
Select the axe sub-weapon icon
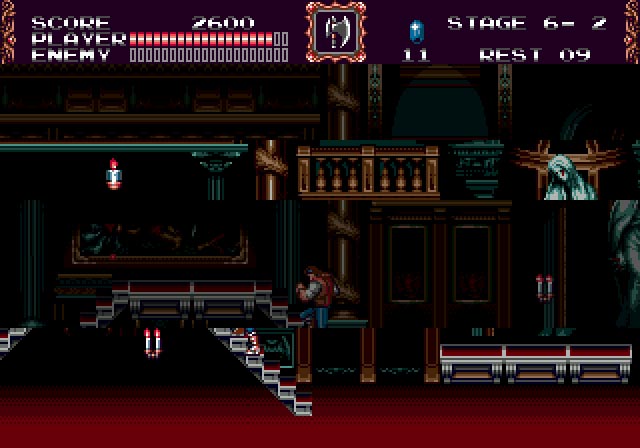point(334,32)
